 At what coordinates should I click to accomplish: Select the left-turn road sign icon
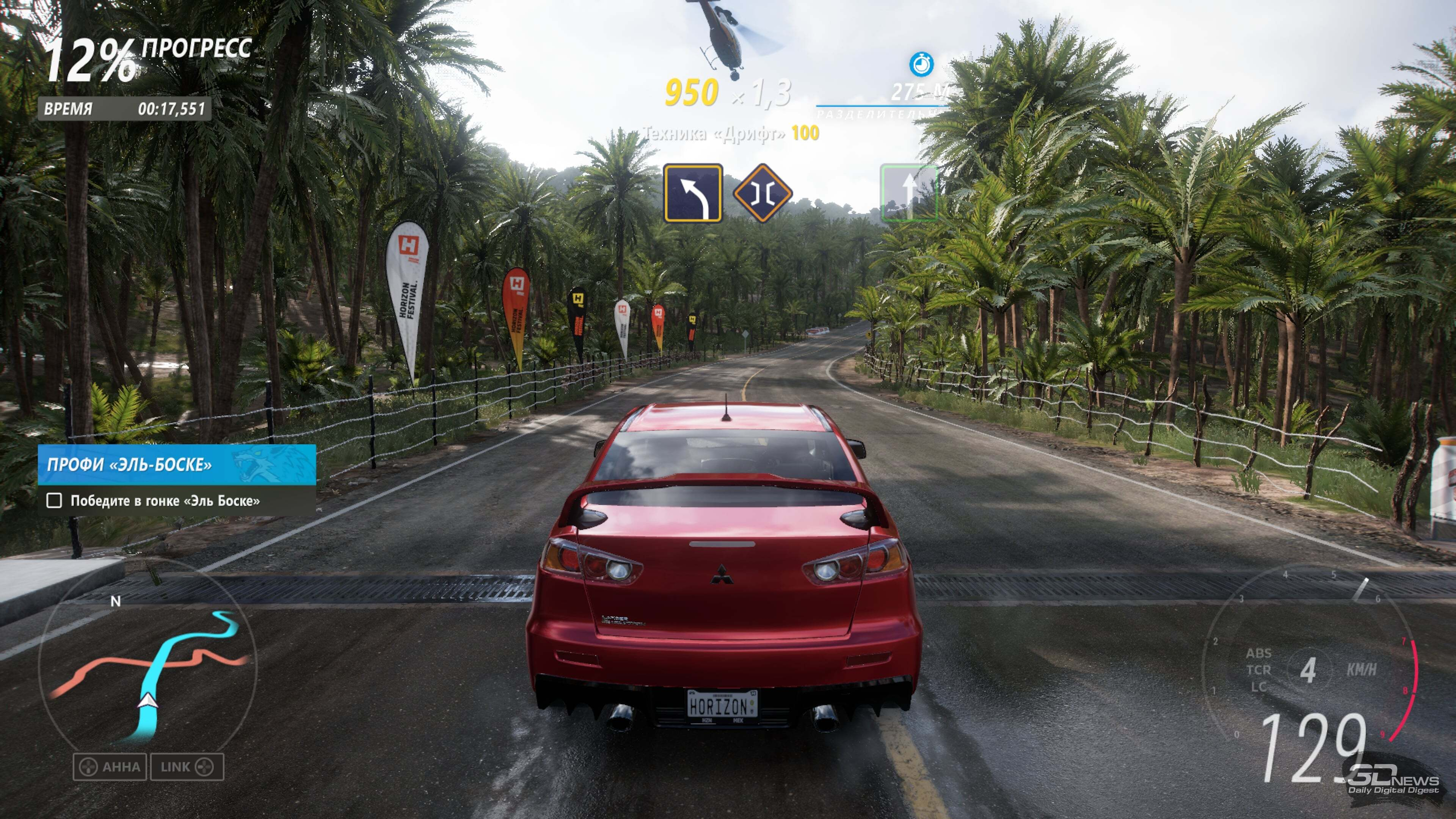coord(693,193)
